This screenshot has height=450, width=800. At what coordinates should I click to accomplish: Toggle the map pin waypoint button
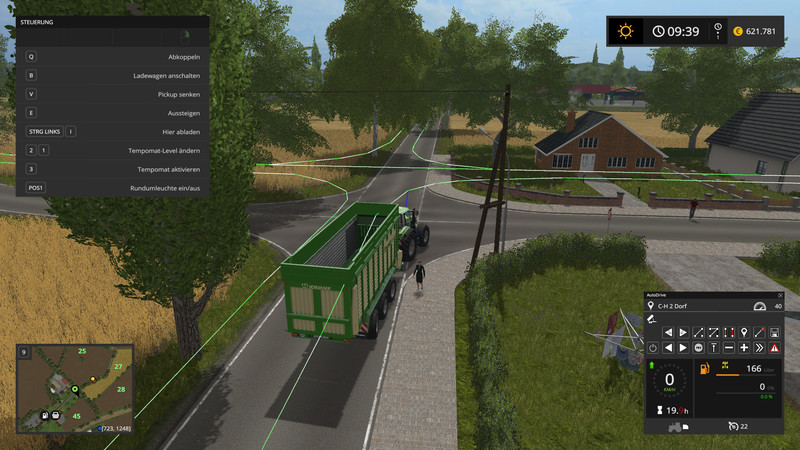[744, 331]
